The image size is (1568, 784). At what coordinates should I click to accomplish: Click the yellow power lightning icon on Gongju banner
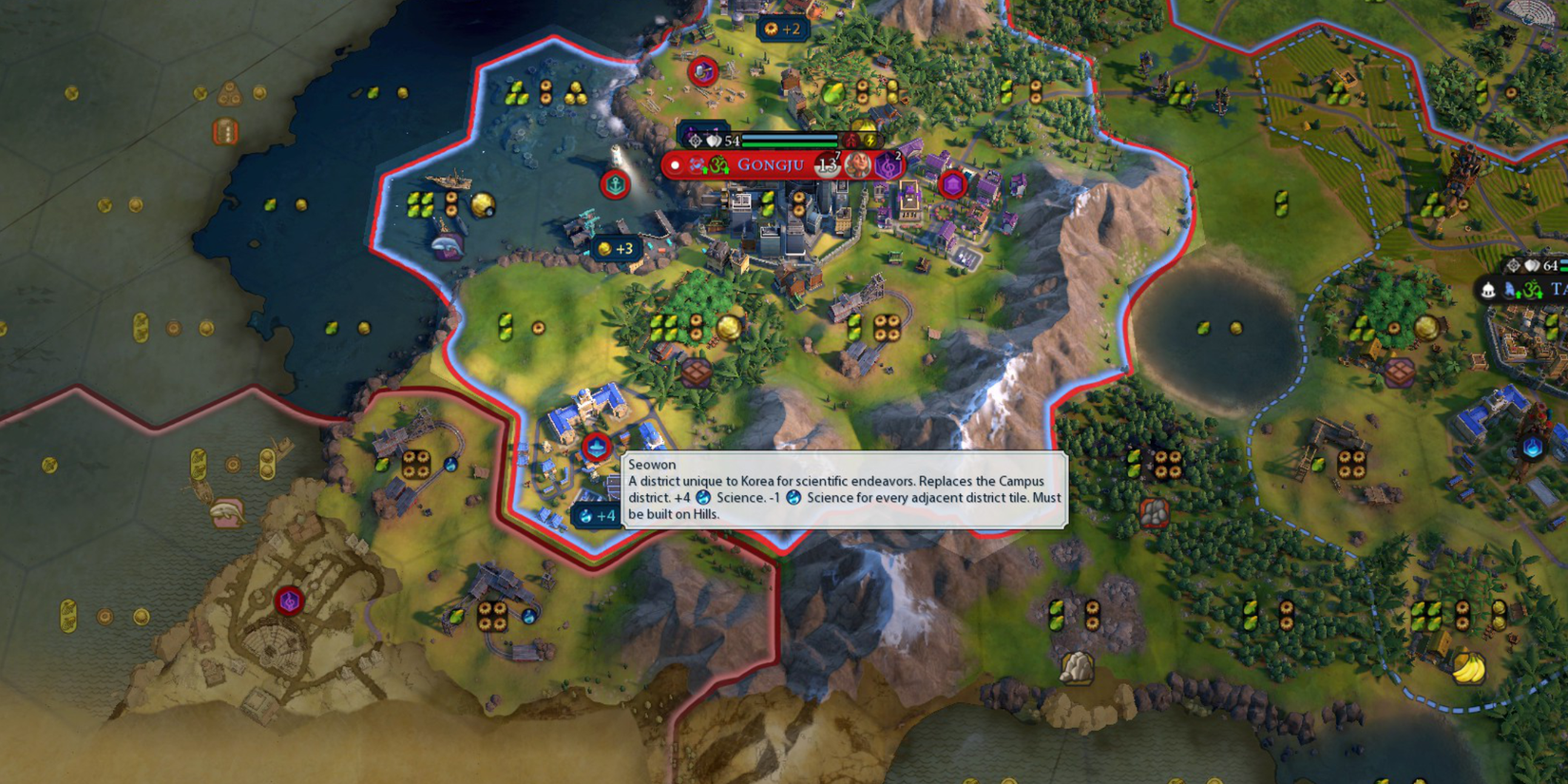[870, 140]
